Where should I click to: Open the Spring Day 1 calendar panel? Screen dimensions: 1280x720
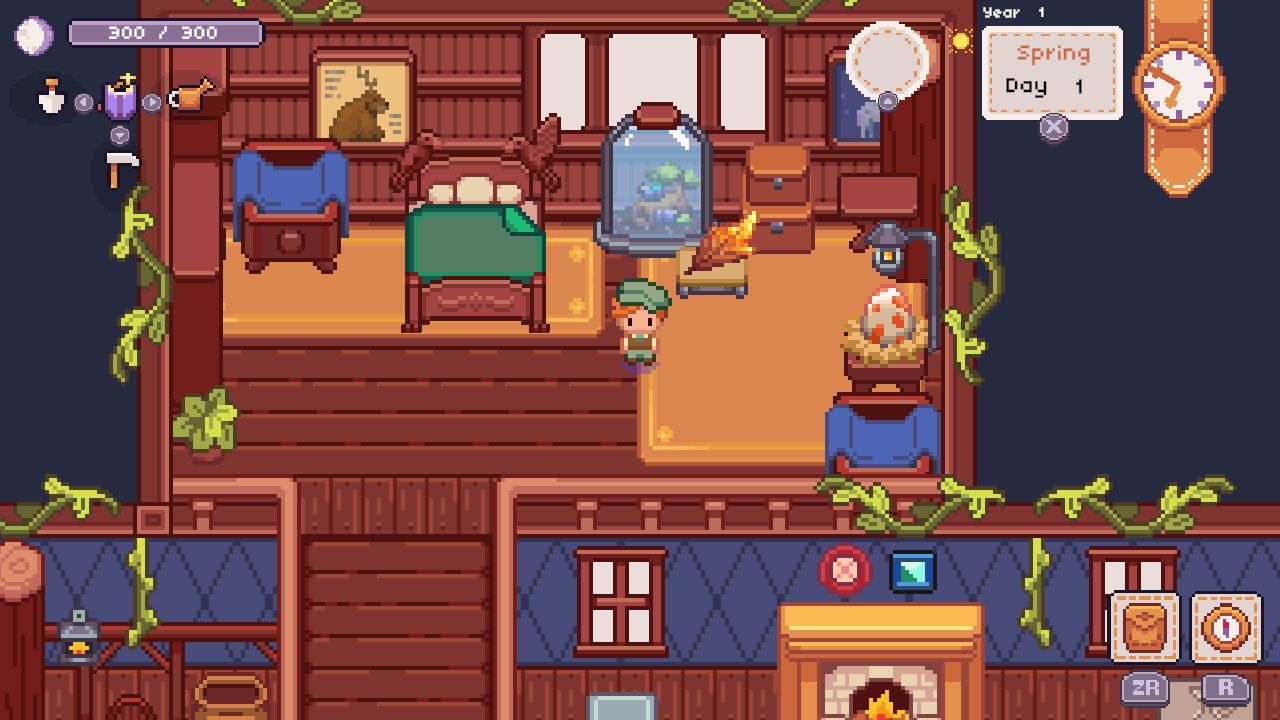1050,70
